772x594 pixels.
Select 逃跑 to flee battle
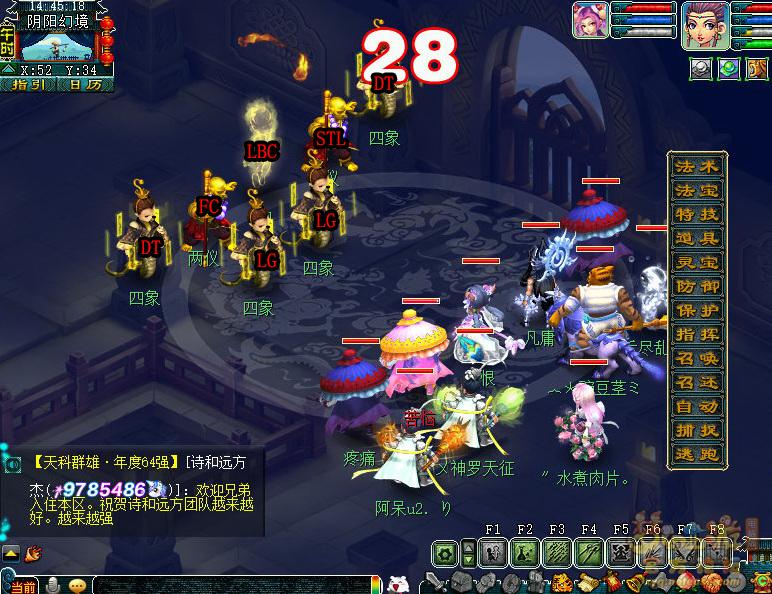[697, 454]
